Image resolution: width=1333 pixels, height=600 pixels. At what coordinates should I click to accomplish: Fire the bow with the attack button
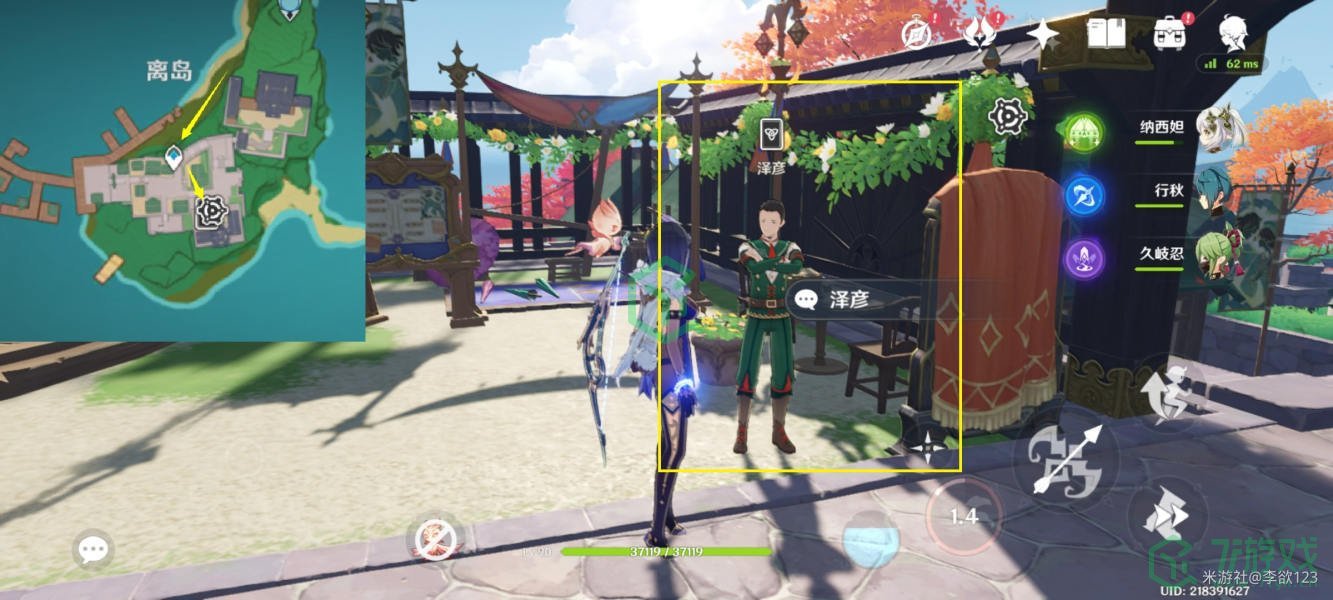pos(1066,461)
